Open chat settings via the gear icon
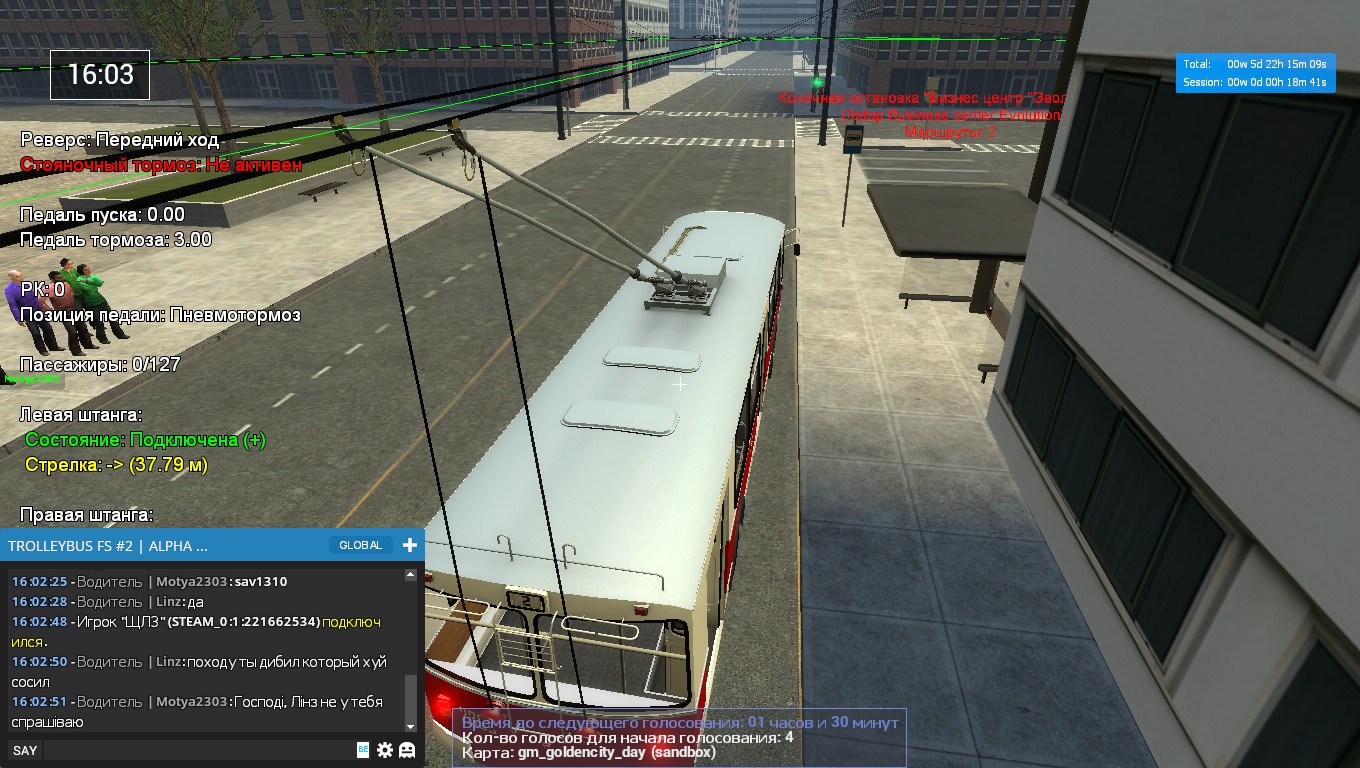This screenshot has width=1360, height=768. (x=385, y=750)
